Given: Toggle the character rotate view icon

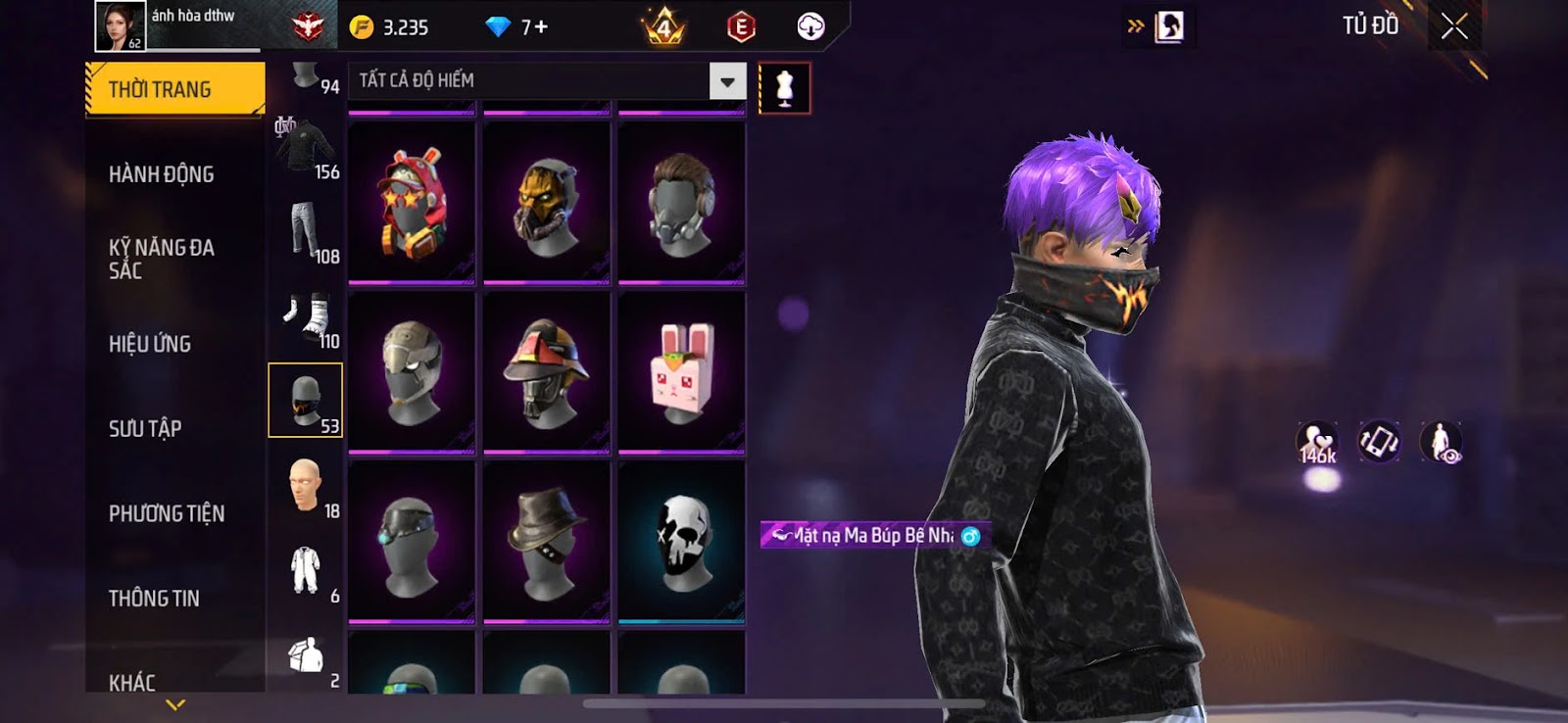Looking at the screenshot, I should coord(1379,443).
